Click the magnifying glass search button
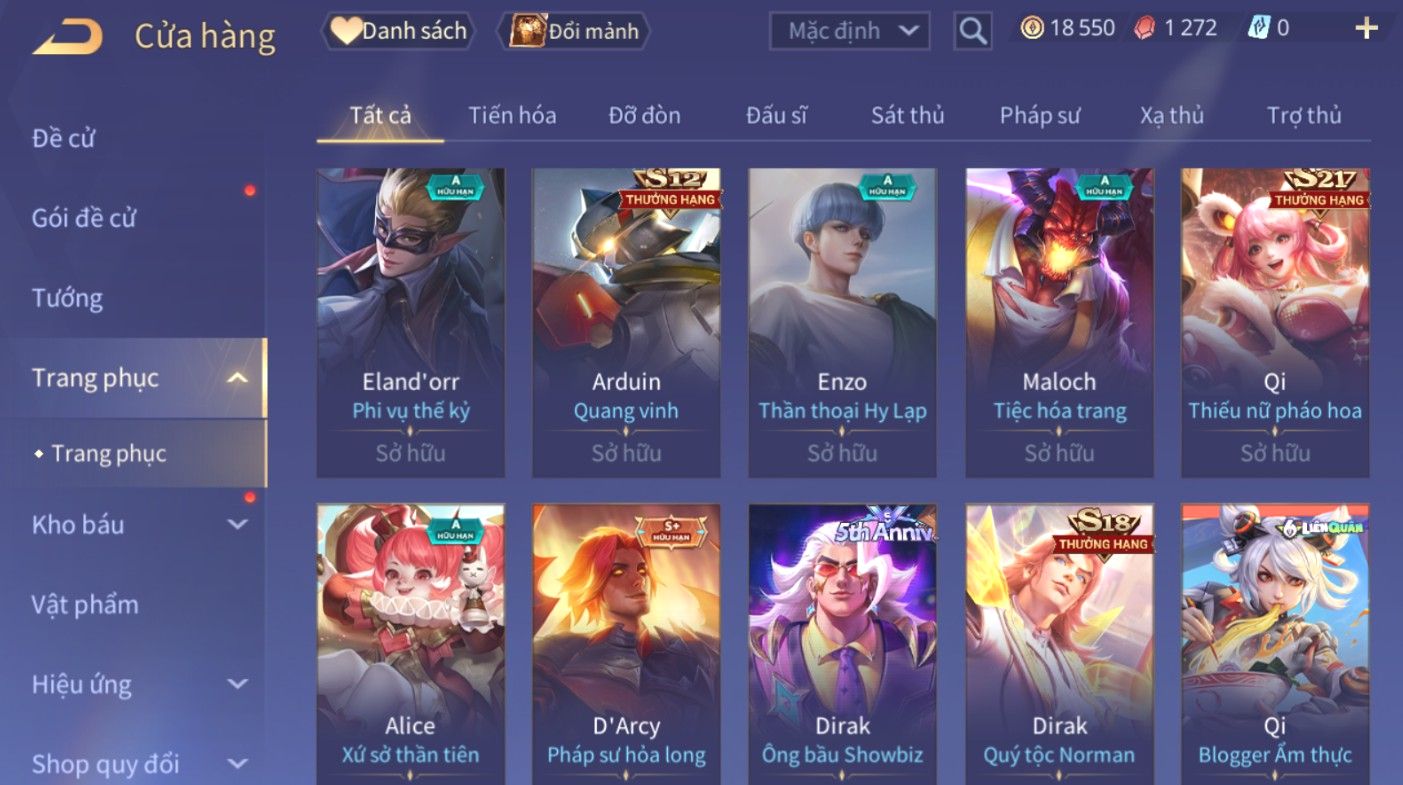The image size is (1403, 785). [972, 31]
